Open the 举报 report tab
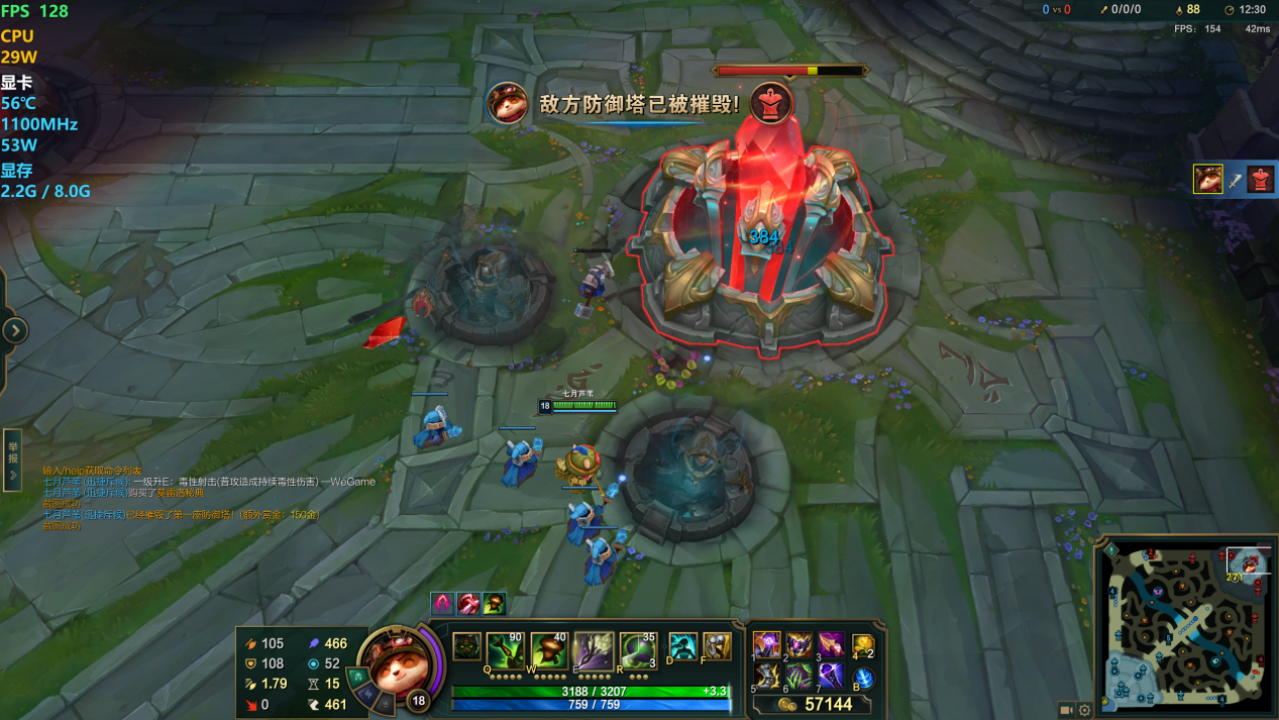Image resolution: width=1279 pixels, height=720 pixels. click(13, 460)
